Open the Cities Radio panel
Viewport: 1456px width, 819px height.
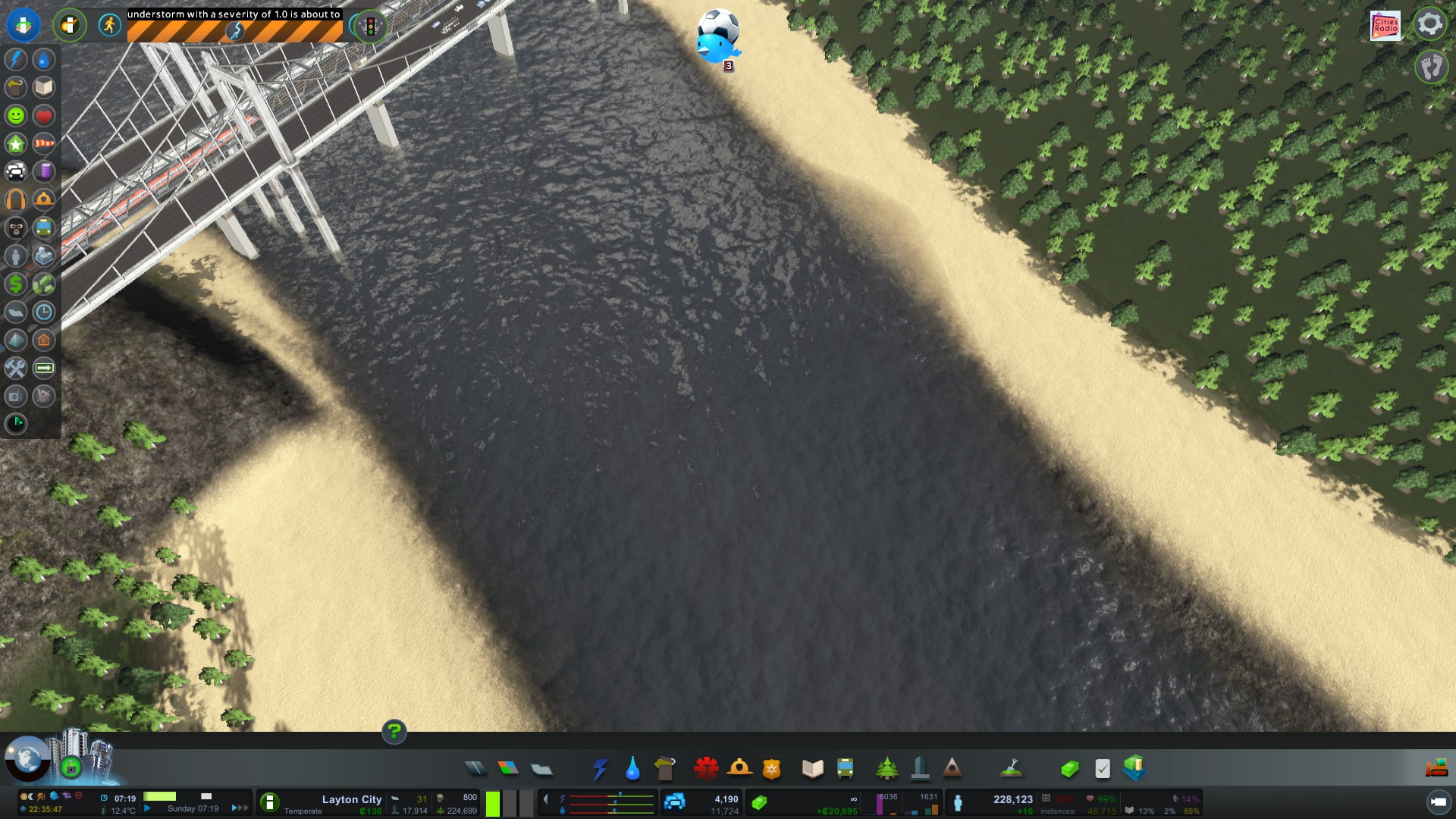pos(1385,25)
